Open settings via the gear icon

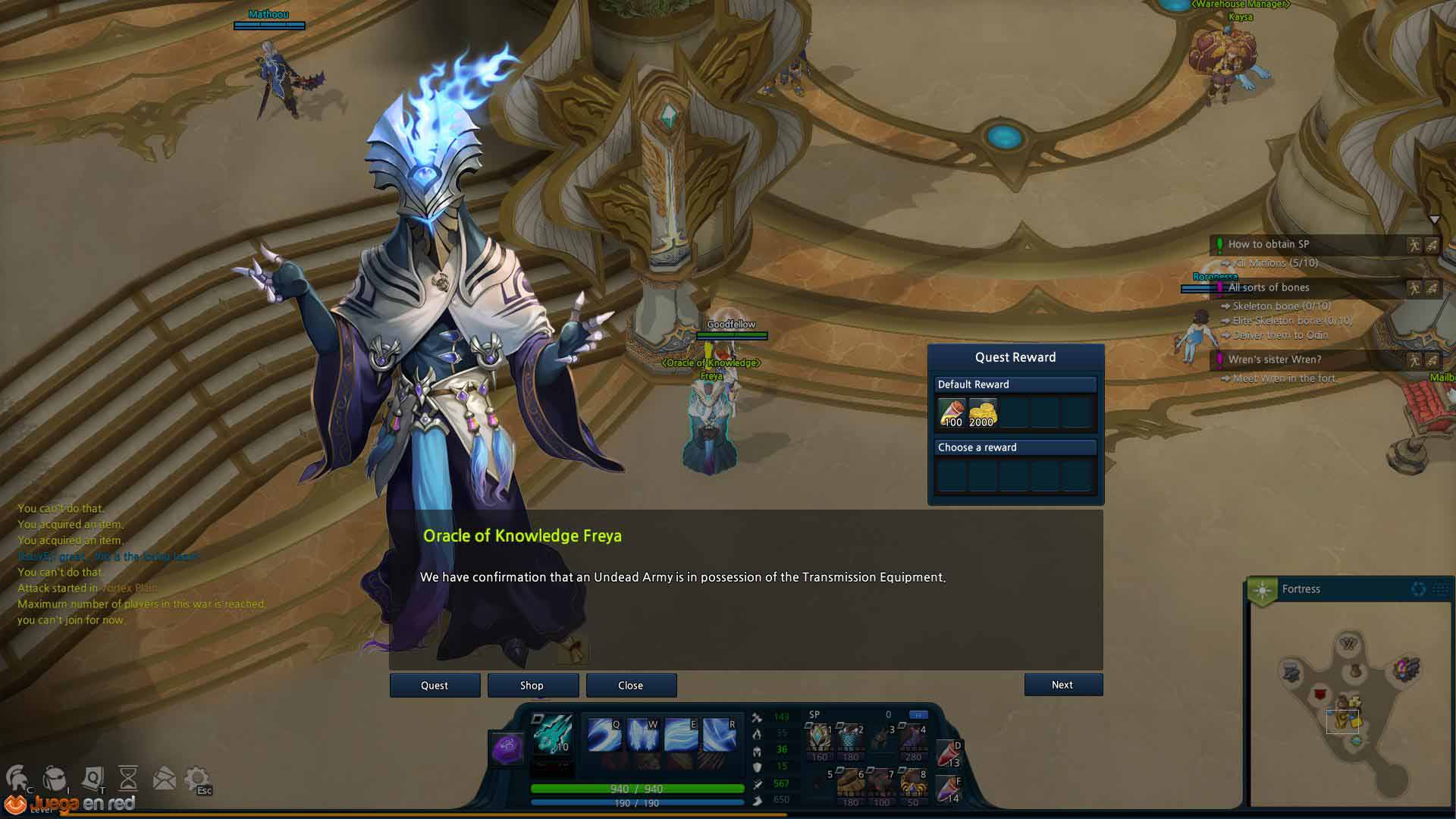click(x=197, y=778)
